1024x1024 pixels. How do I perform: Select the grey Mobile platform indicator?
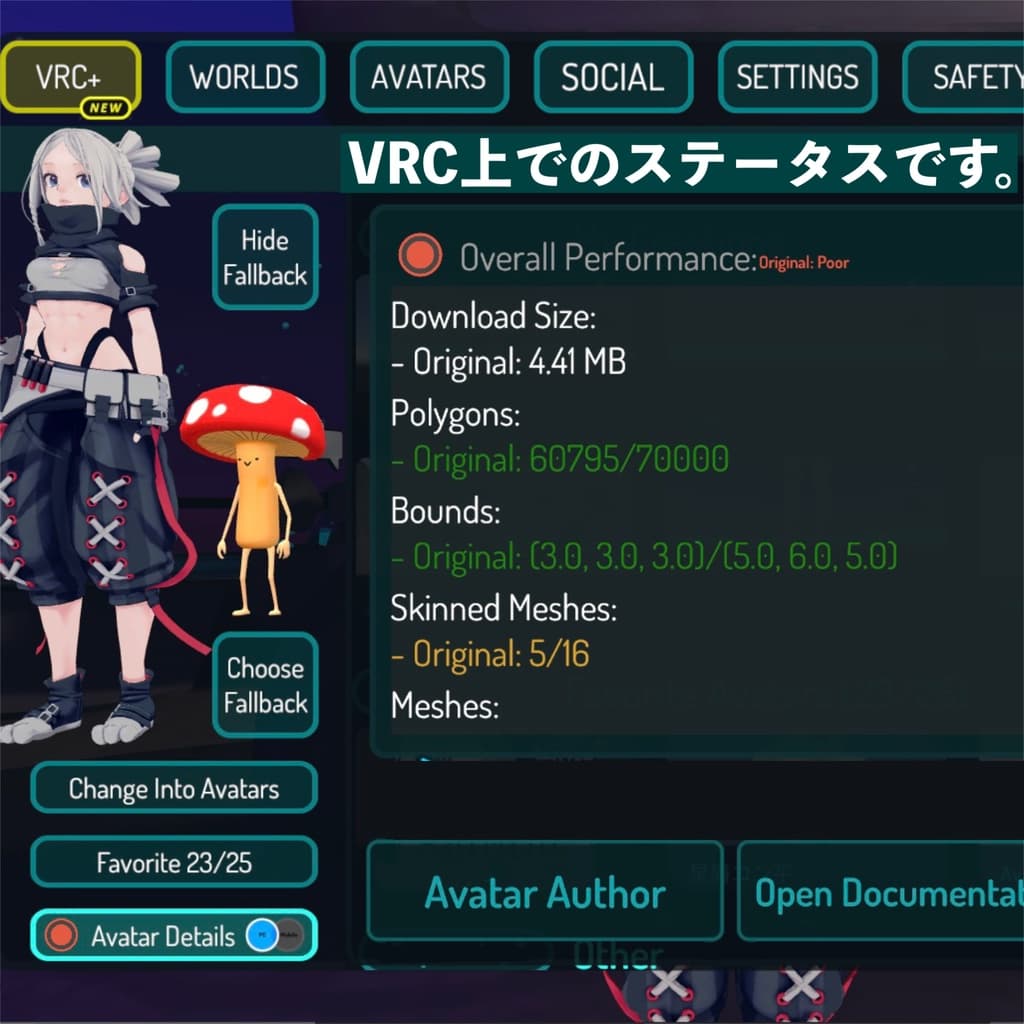(289, 936)
